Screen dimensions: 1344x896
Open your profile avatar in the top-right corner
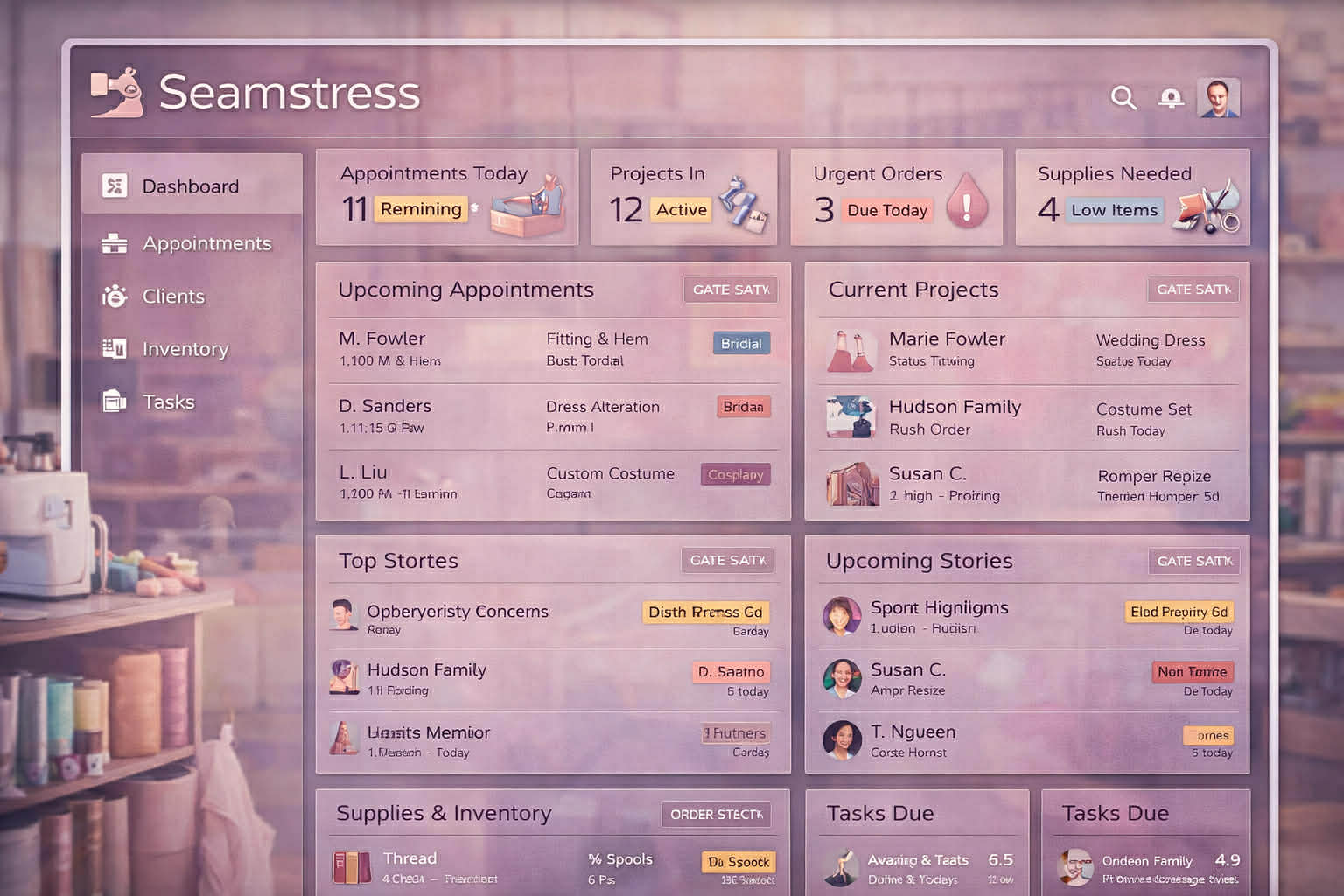click(1216, 98)
